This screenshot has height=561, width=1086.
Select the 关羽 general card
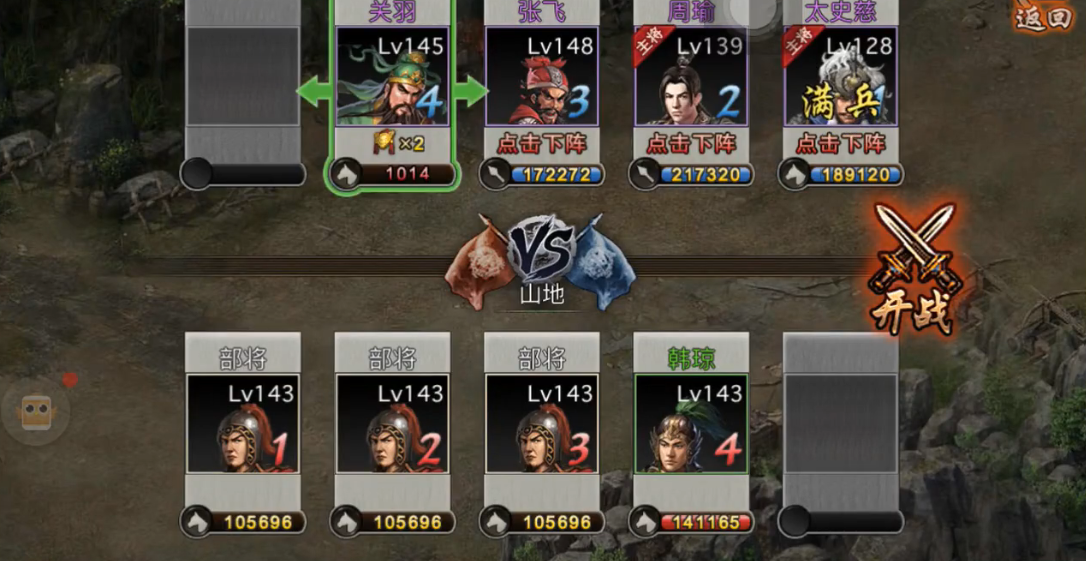click(392, 77)
